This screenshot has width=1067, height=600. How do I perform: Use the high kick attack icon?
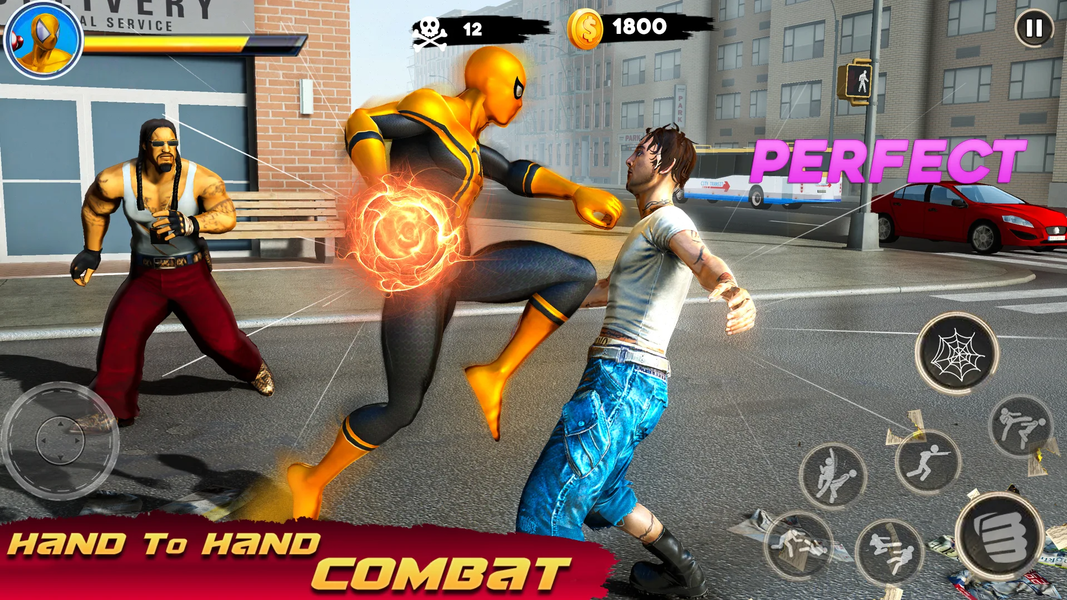point(1020,426)
